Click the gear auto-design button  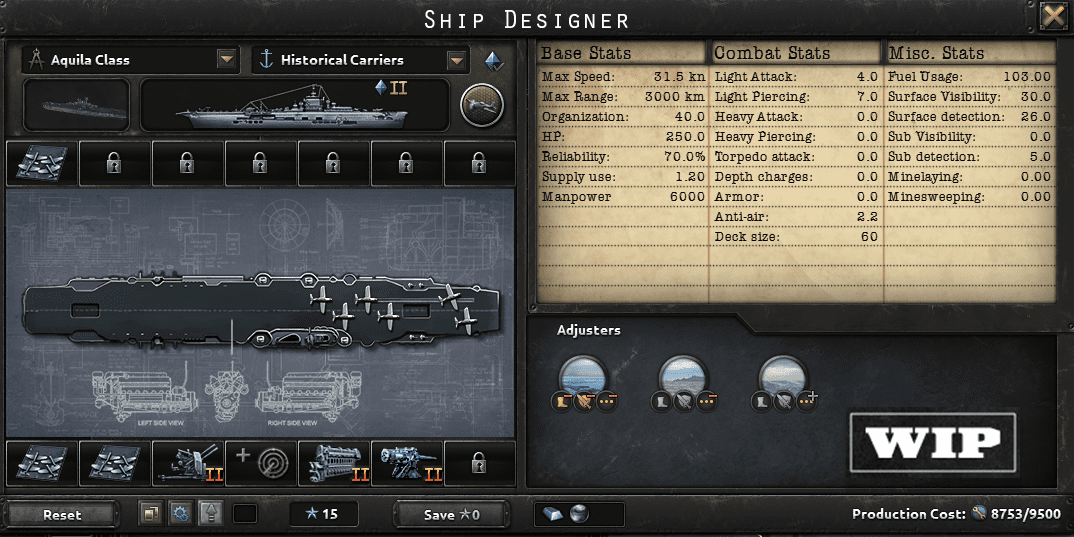(180, 514)
